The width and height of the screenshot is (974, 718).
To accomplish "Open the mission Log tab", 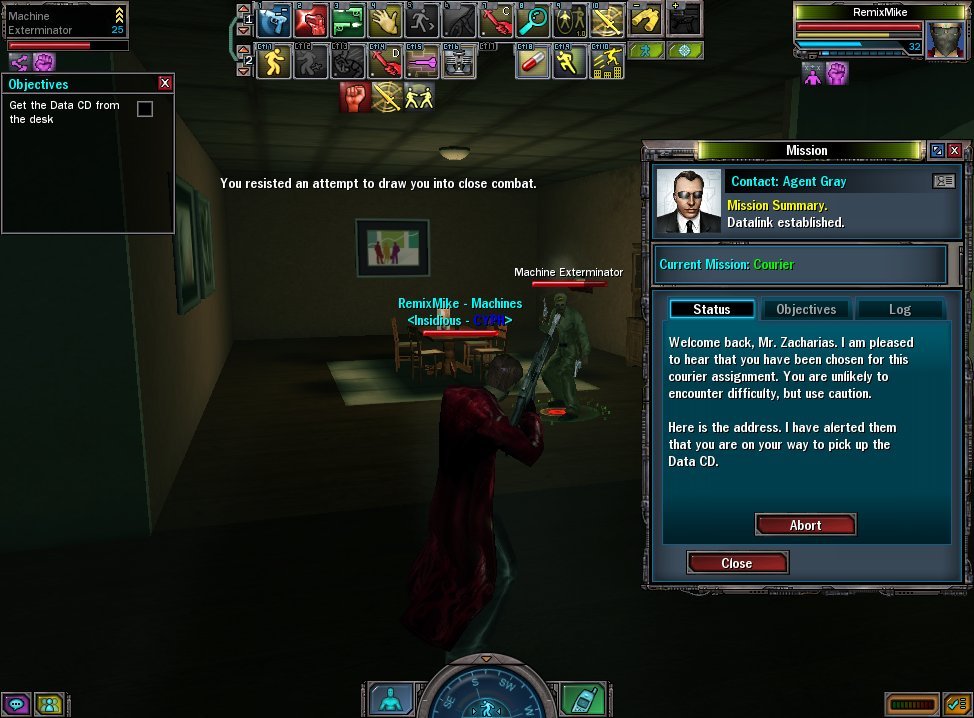I will tap(899, 309).
